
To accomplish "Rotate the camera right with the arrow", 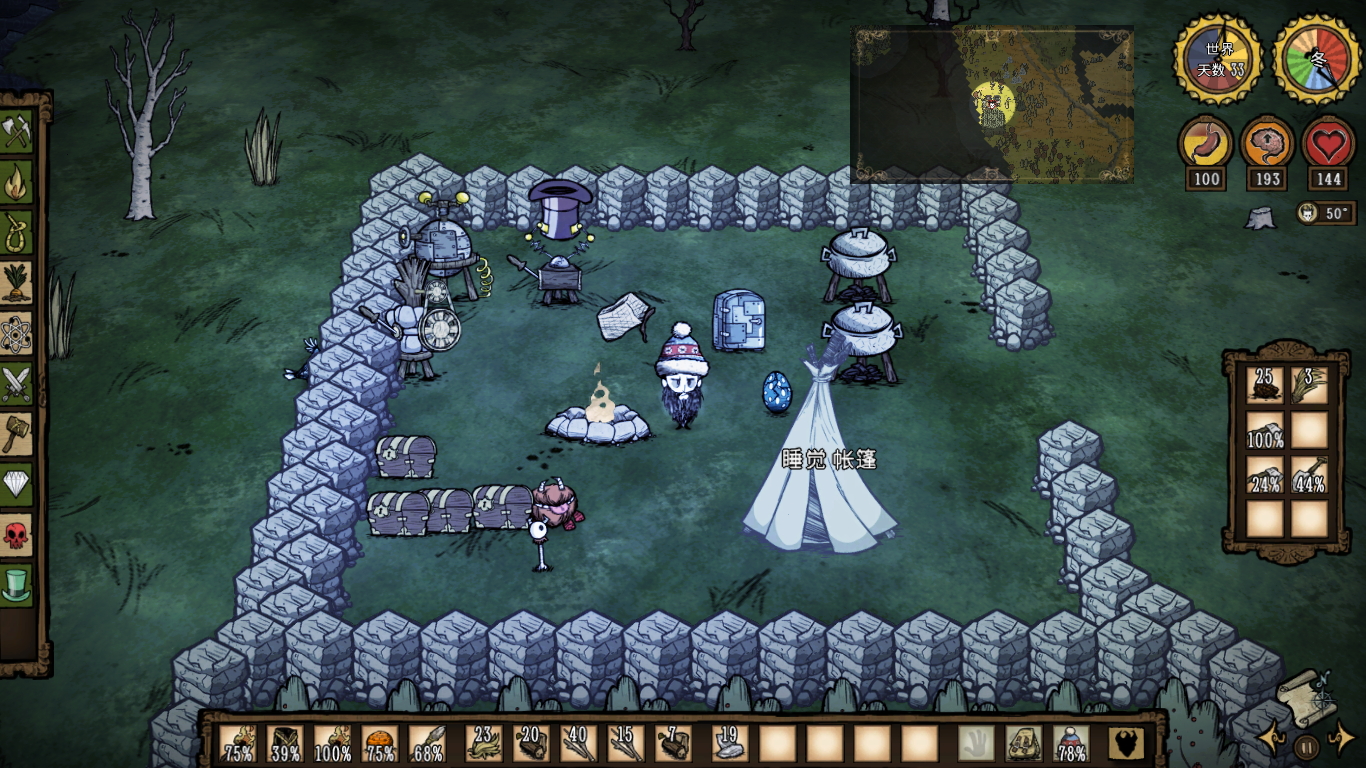I will [x=1340, y=741].
